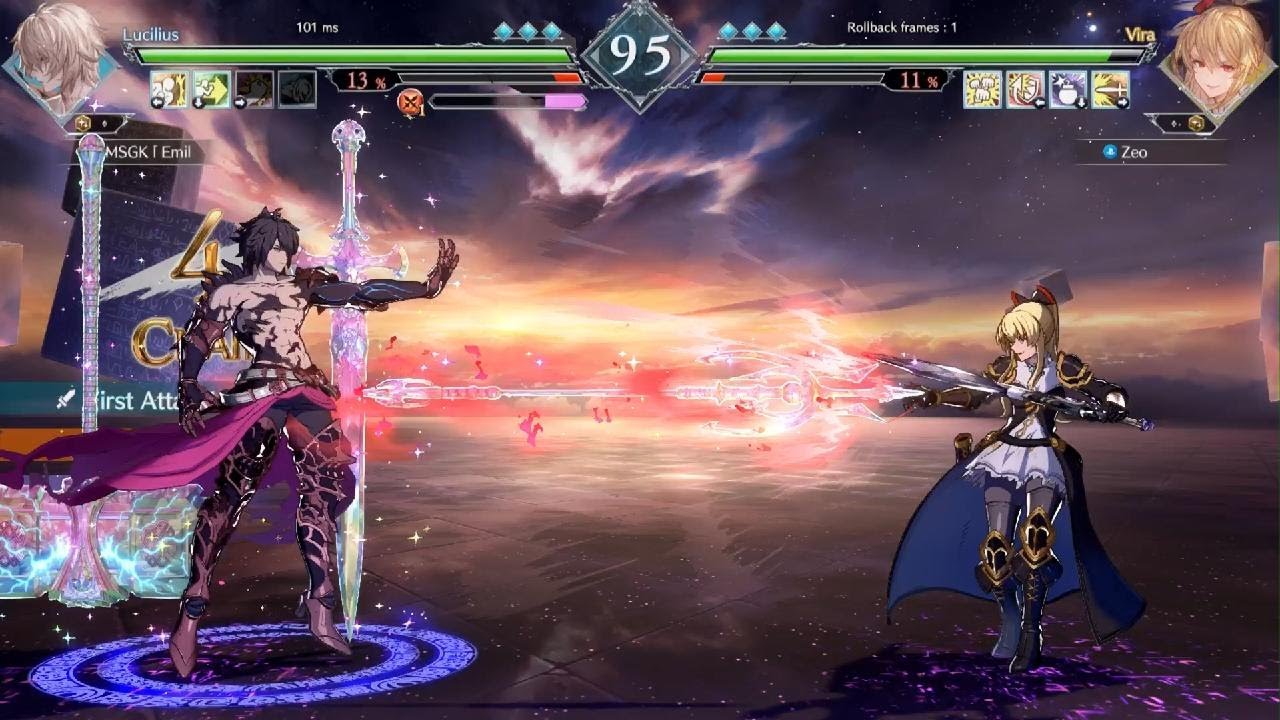Select Vira's fist-flurry skill icon
Screen dimensions: 1280x720
click(982, 89)
